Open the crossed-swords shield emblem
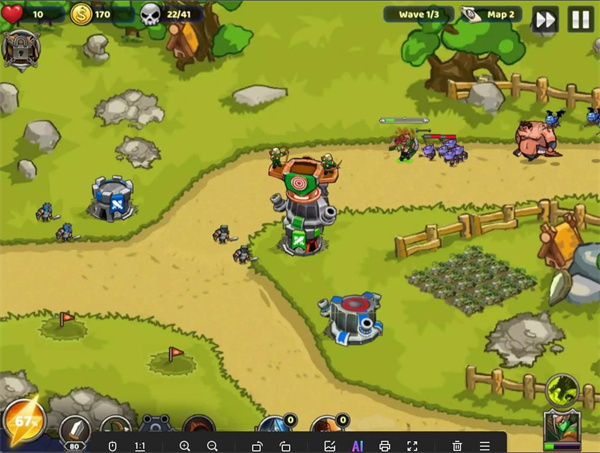This screenshot has height=453, width=600. coord(20,49)
